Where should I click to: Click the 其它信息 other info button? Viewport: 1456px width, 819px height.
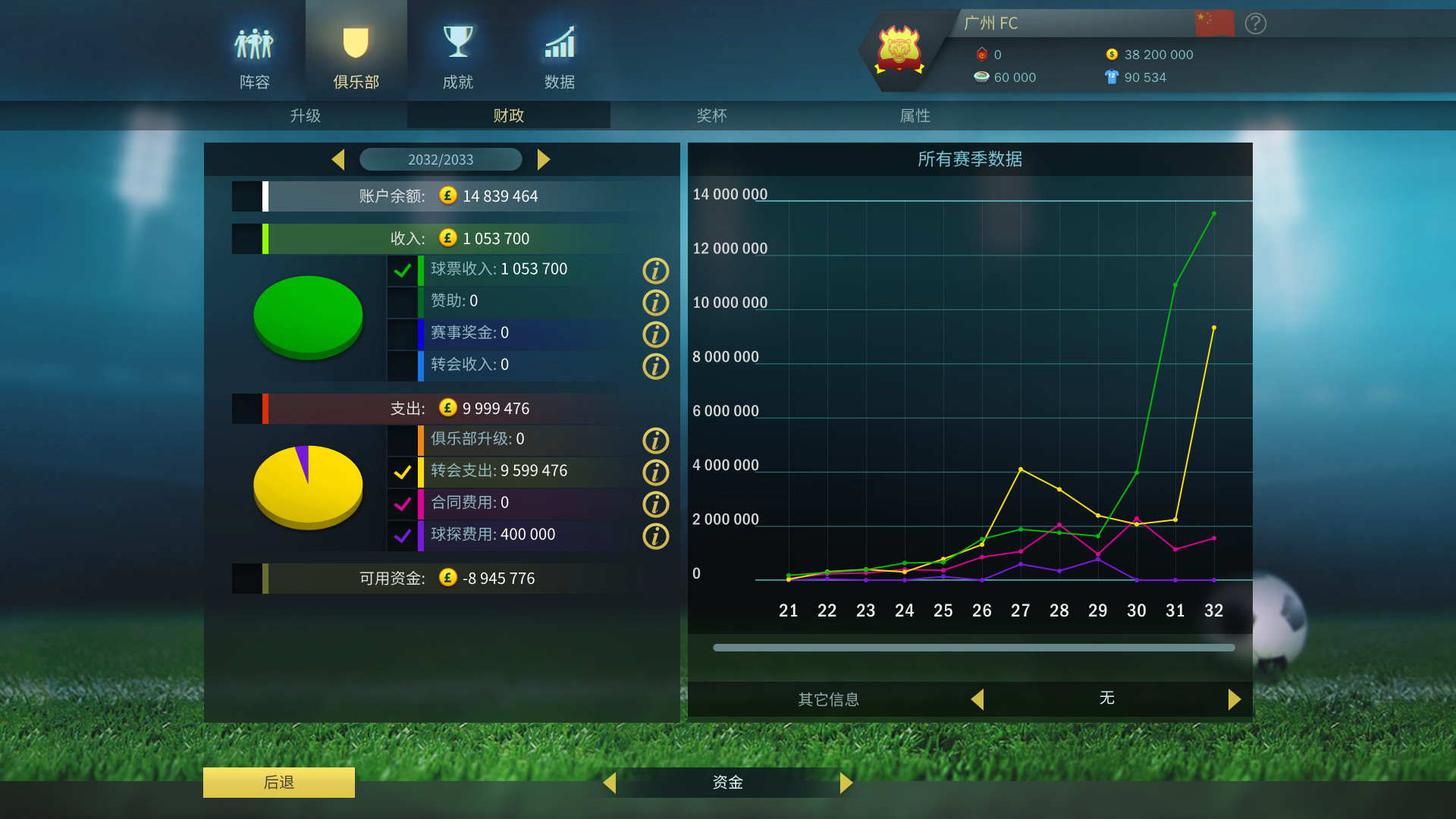tap(828, 699)
